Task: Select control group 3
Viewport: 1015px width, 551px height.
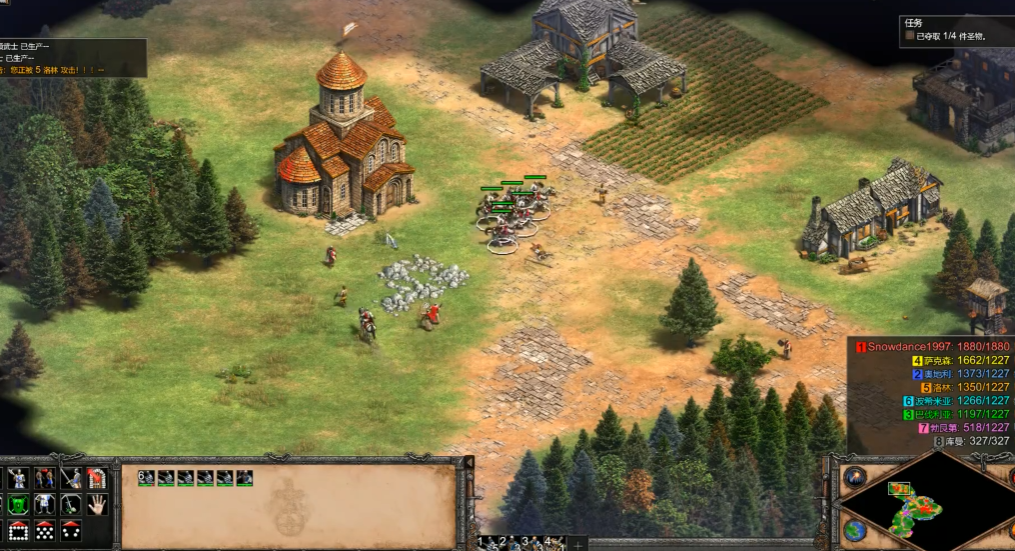Action: pyautogui.click(x=525, y=543)
